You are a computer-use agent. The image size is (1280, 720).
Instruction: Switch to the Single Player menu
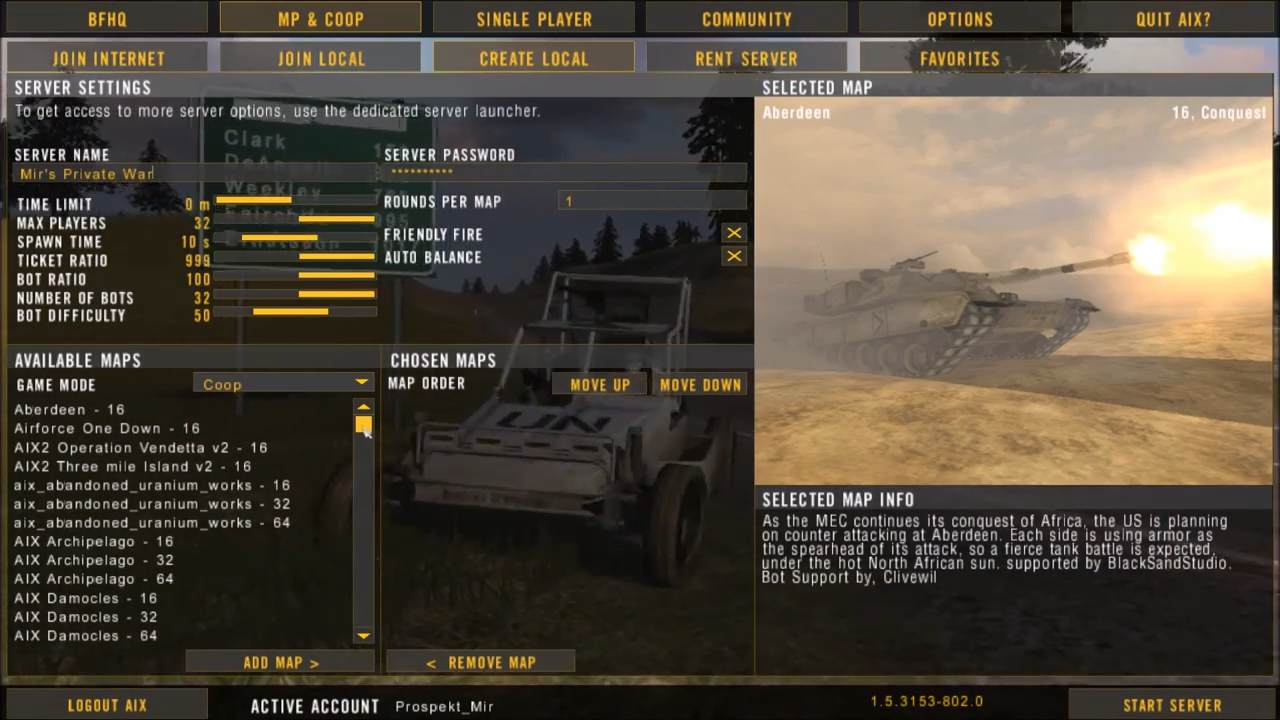(534, 18)
